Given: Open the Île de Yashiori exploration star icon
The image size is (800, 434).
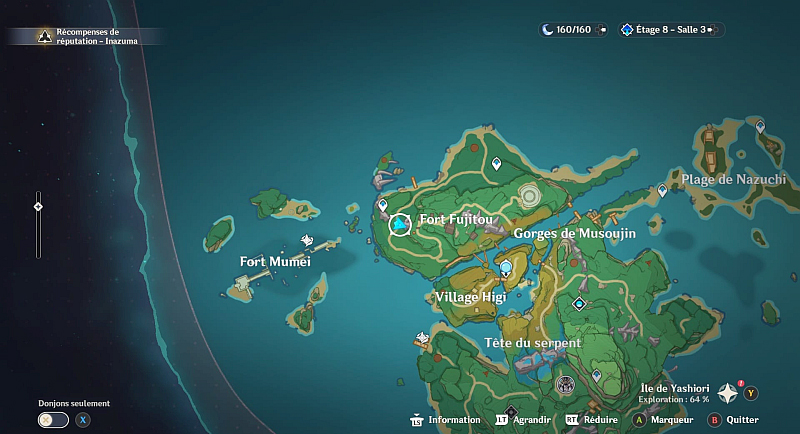Looking at the screenshot, I should pos(727,394).
